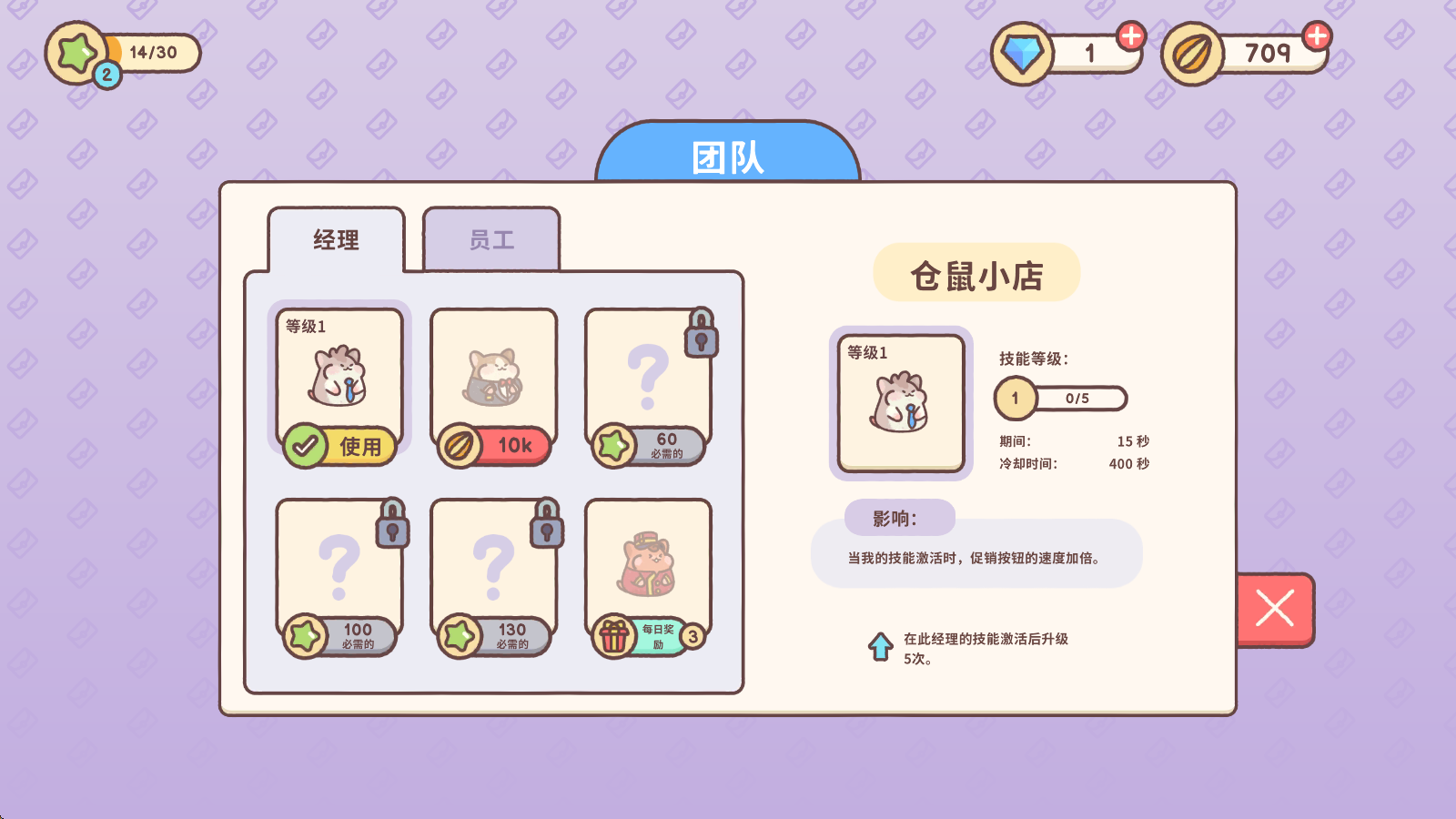Image resolution: width=1456 pixels, height=819 pixels.
Task: Click the sunflower seed currency icon
Action: 1192,51
